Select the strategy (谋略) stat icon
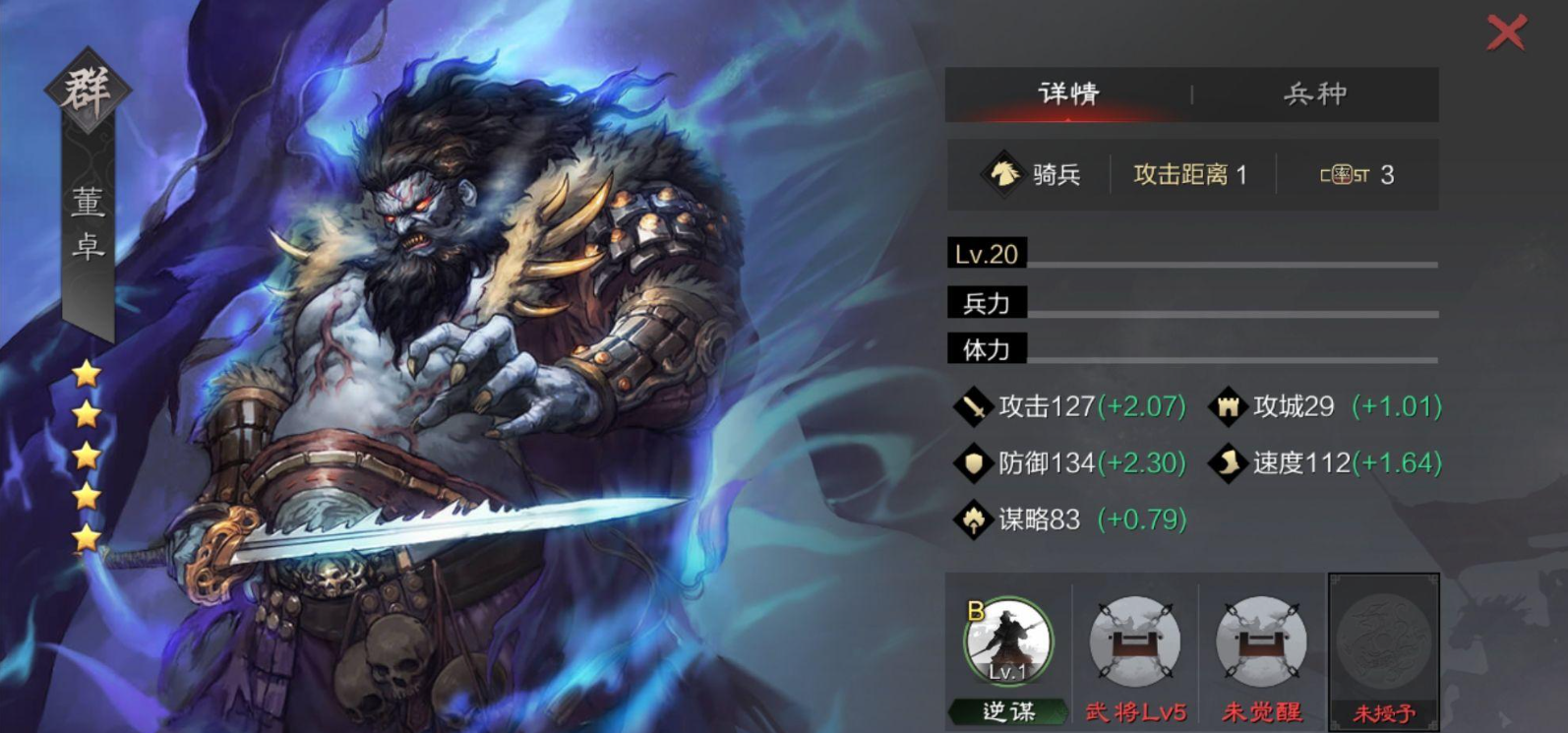The image size is (1568, 733). tap(974, 519)
